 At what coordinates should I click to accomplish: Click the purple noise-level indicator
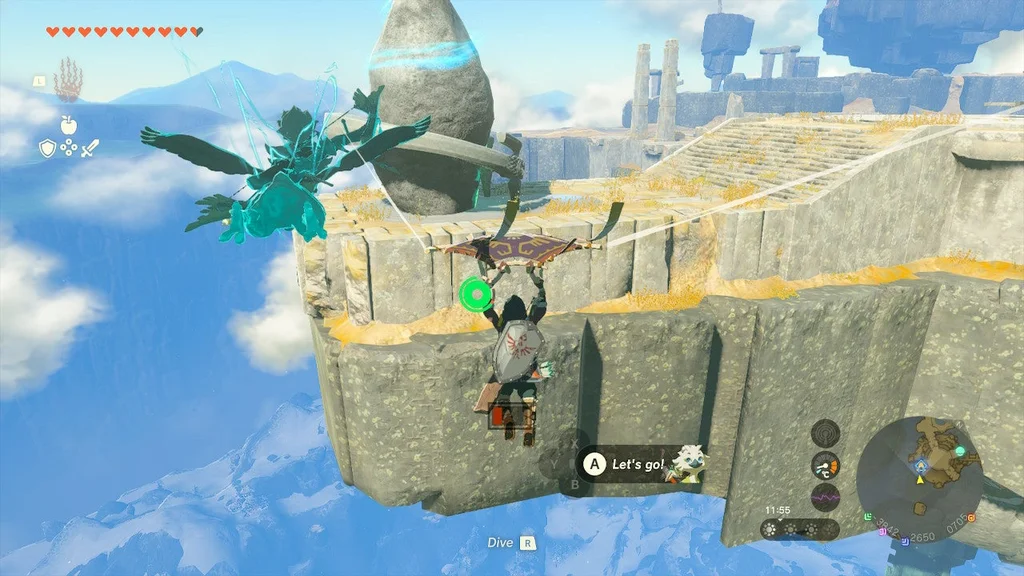[825, 497]
